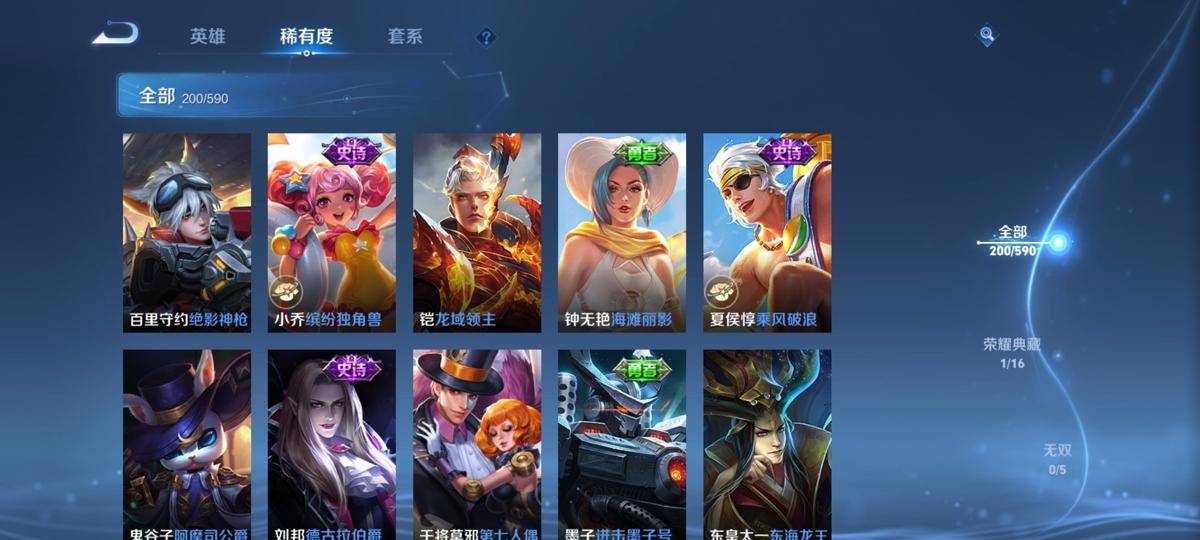Click the search magnifier icon

point(987,36)
